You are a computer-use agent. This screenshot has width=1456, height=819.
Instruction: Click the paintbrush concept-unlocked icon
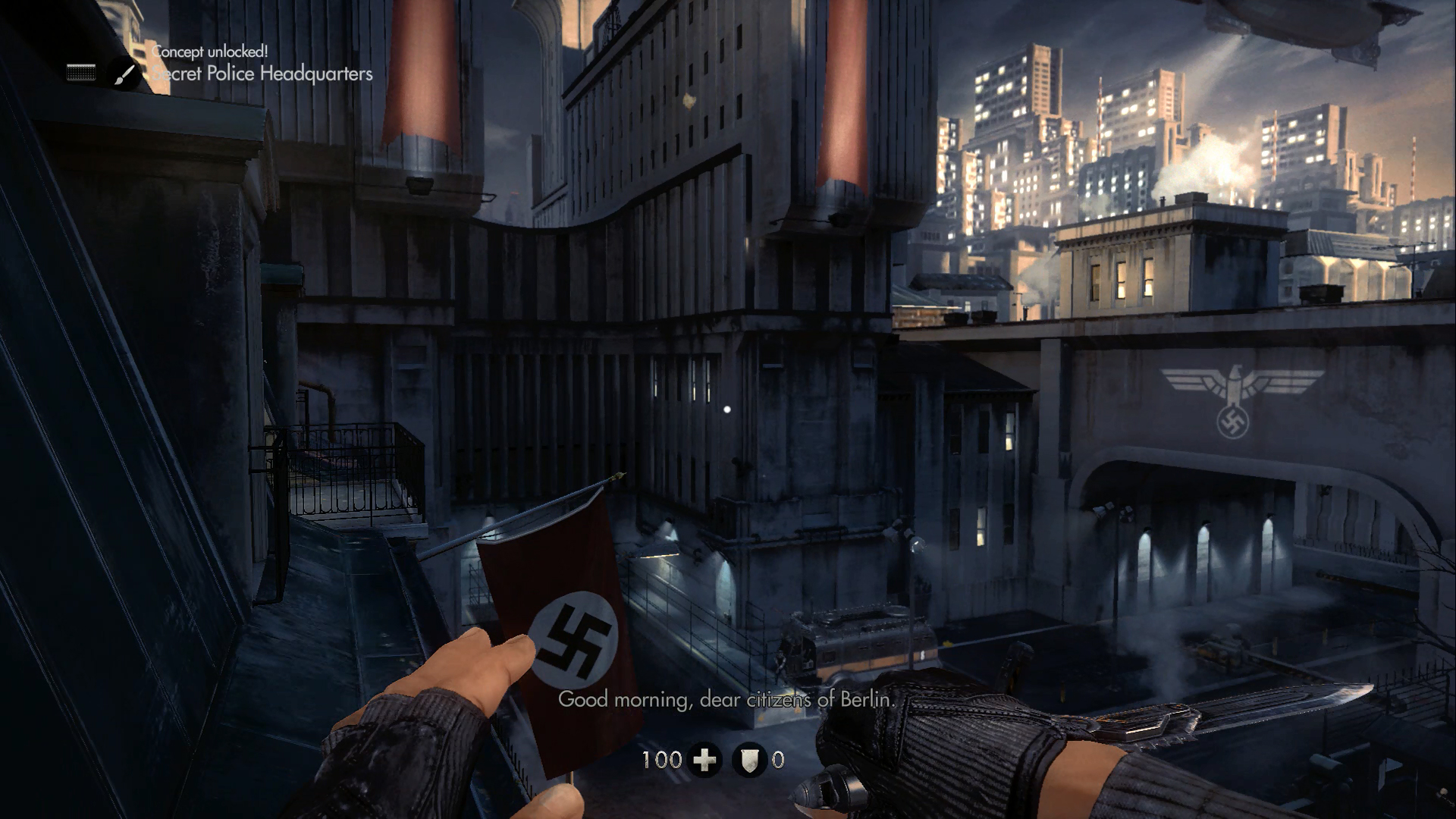click(x=125, y=74)
